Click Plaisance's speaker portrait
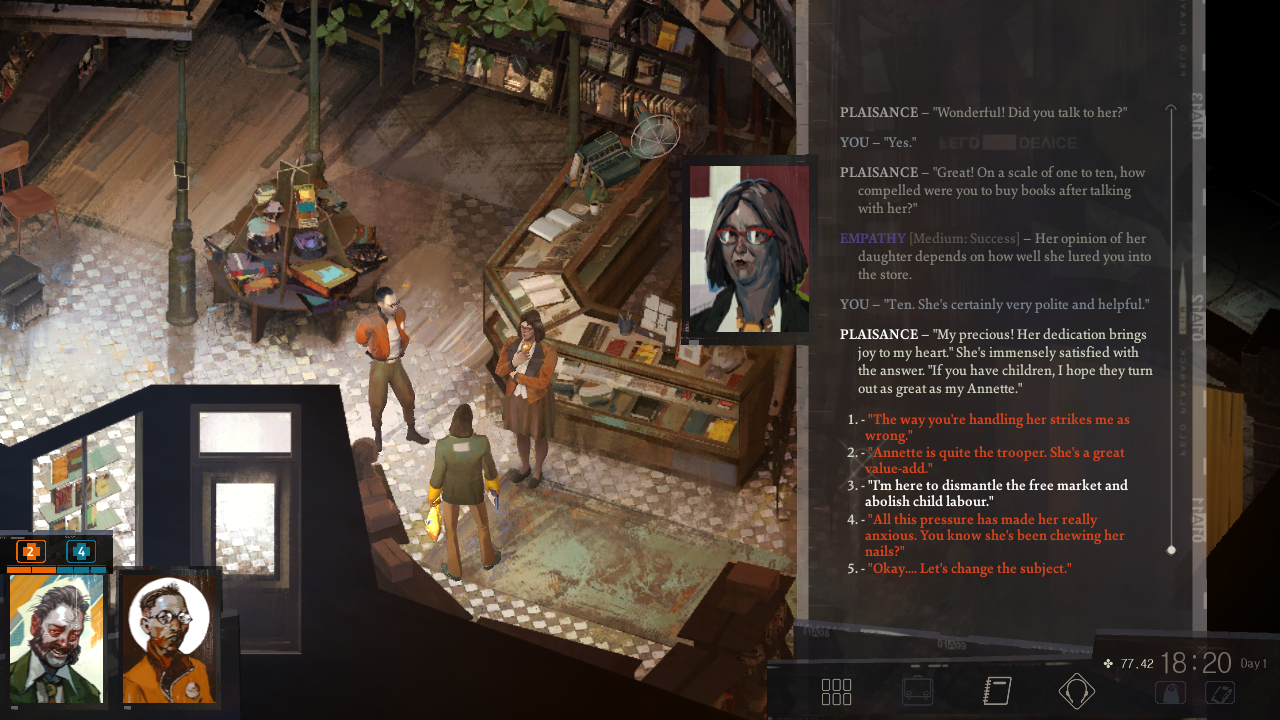 point(749,249)
